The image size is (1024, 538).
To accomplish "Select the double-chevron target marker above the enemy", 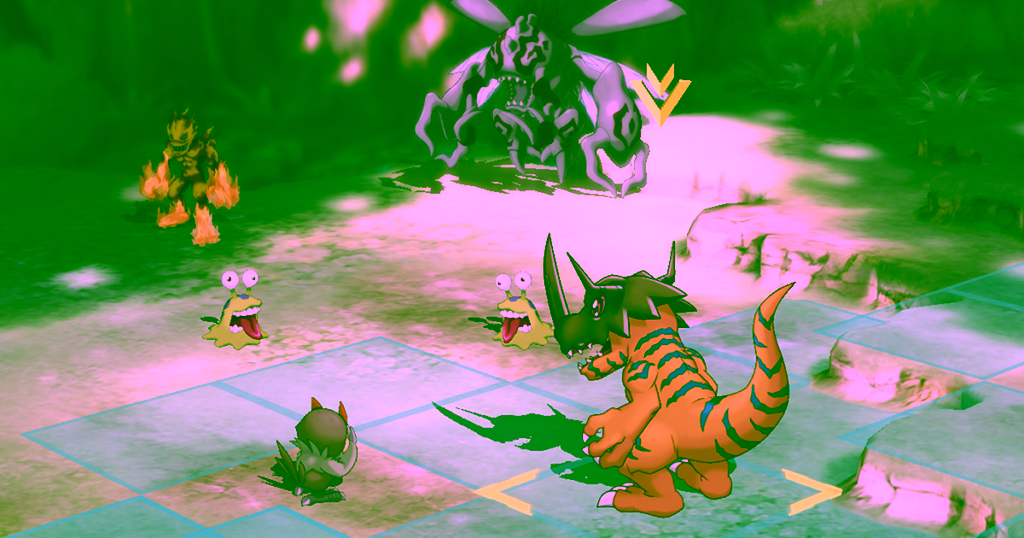I will point(661,95).
